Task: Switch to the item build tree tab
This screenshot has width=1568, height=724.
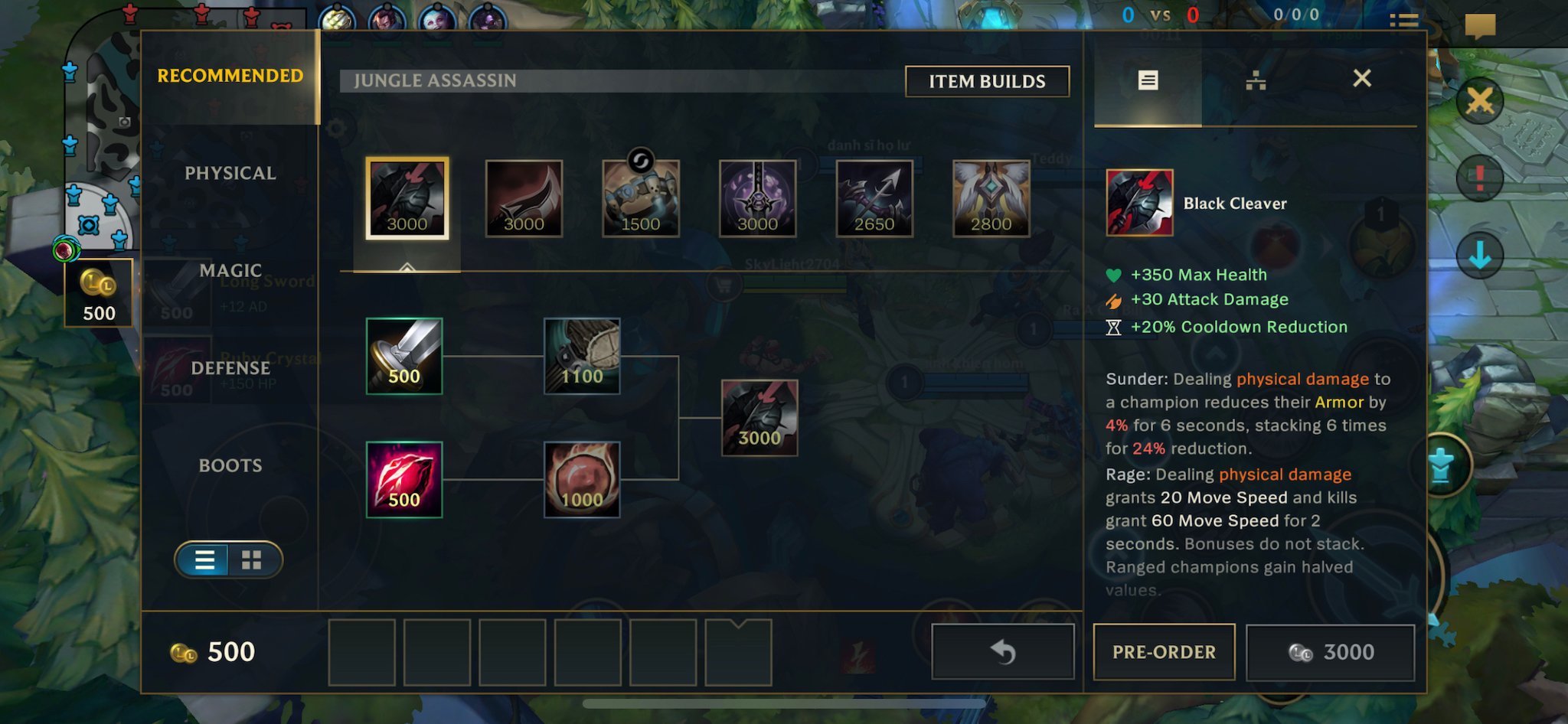Action: click(x=1255, y=80)
